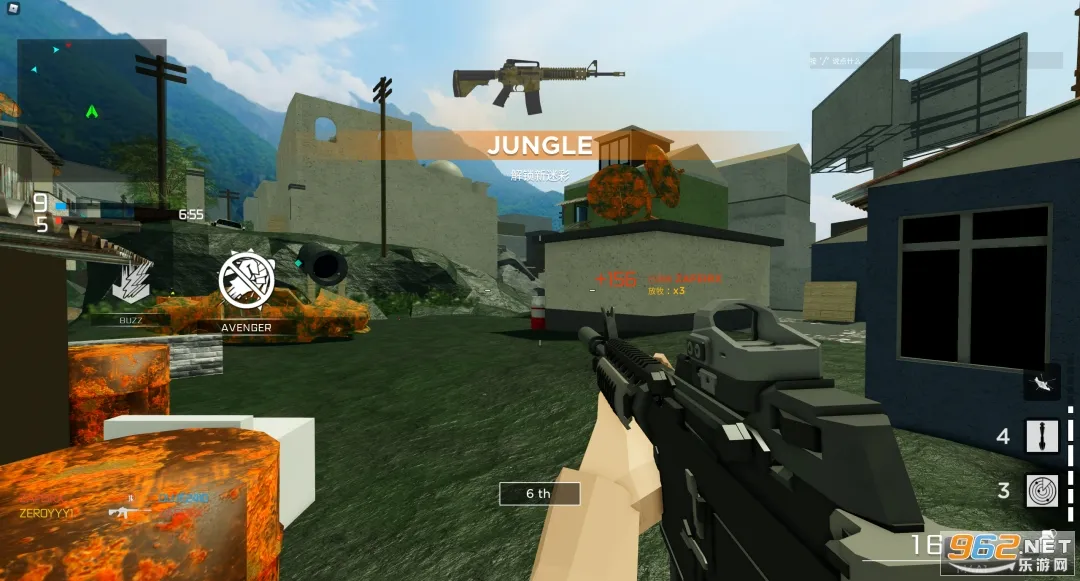
Task: Select the Avenger perk icon
Action: click(x=247, y=281)
